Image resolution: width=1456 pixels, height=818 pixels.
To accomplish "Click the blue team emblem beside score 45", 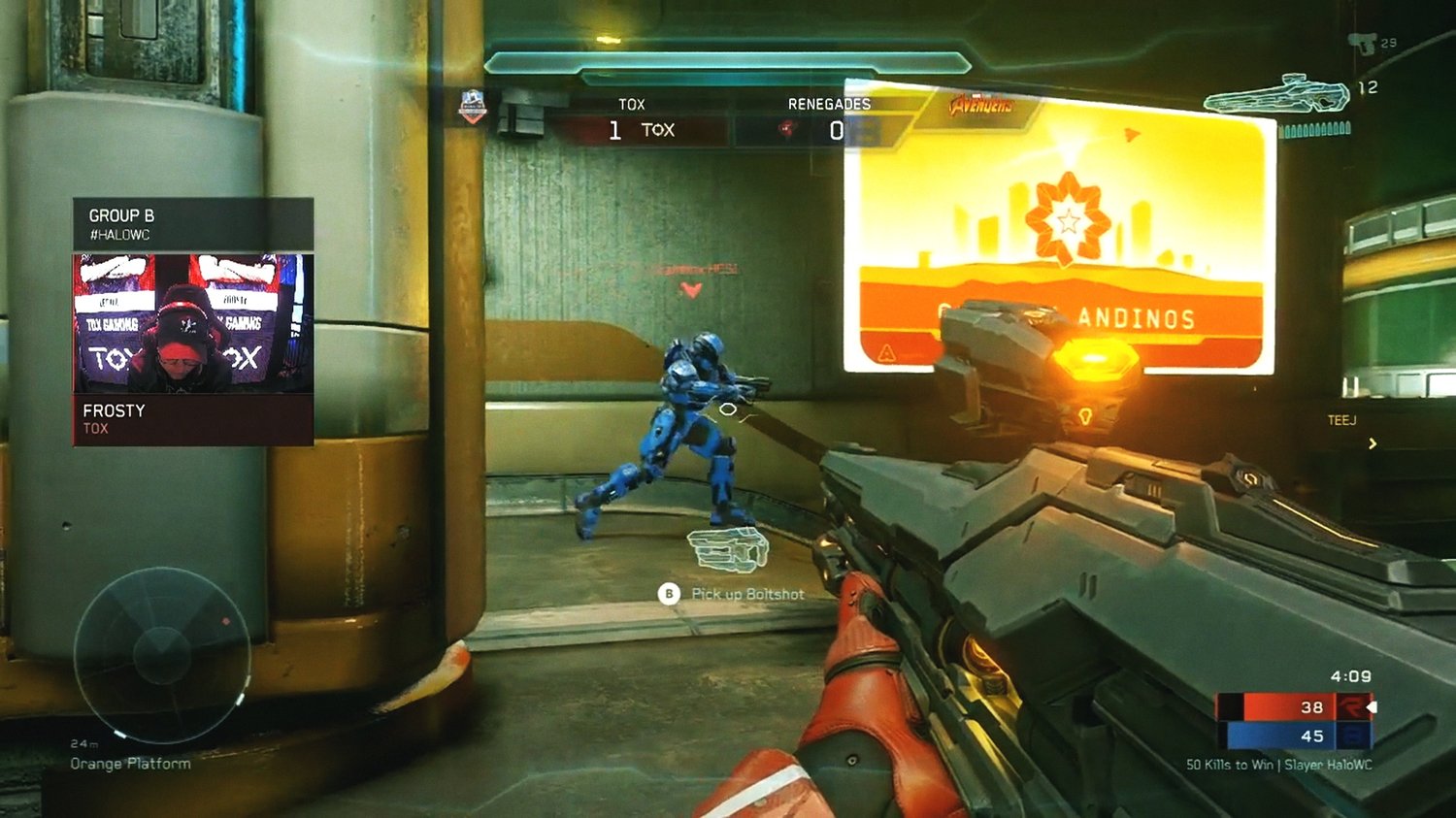I will (1352, 736).
